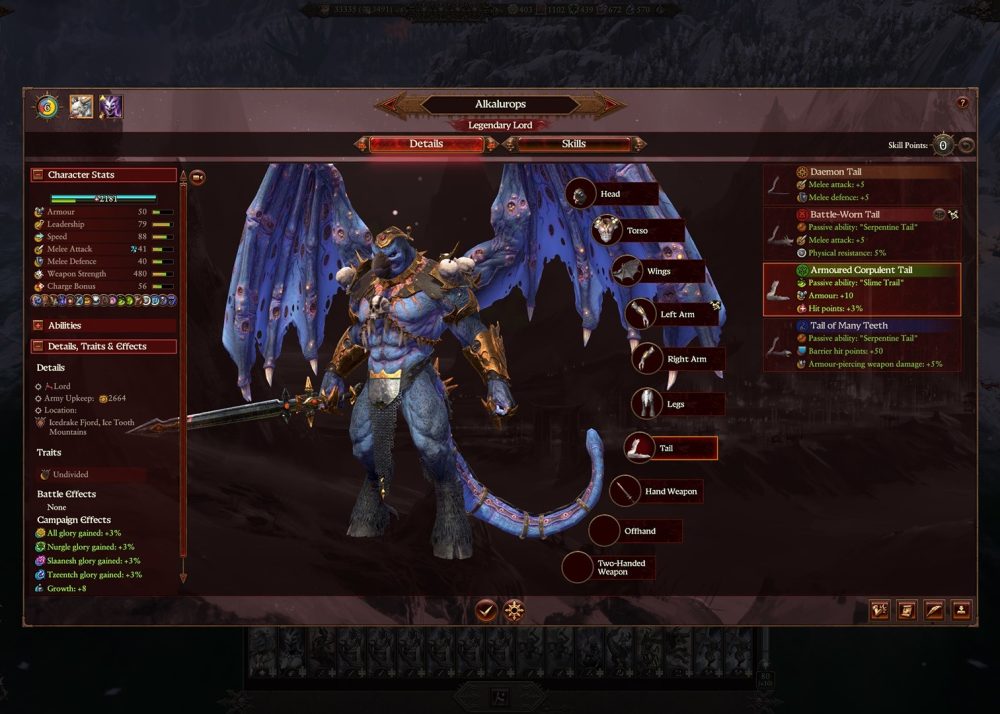The image size is (1000, 714).
Task: Open the Left Arm slot
Action: click(x=675, y=314)
